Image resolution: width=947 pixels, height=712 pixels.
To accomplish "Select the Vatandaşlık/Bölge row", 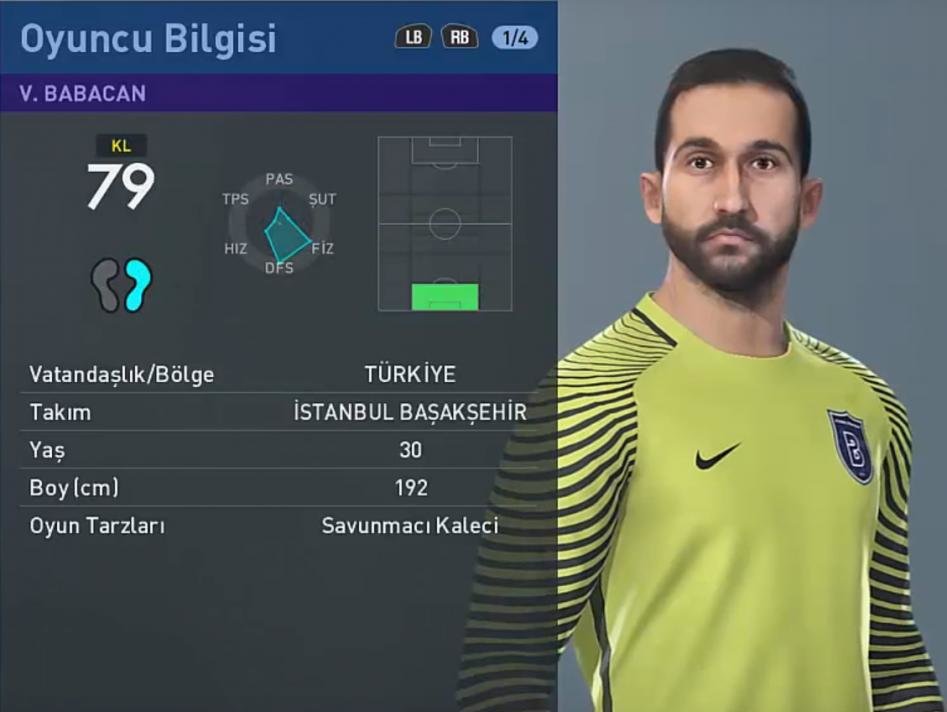I will coord(278,375).
